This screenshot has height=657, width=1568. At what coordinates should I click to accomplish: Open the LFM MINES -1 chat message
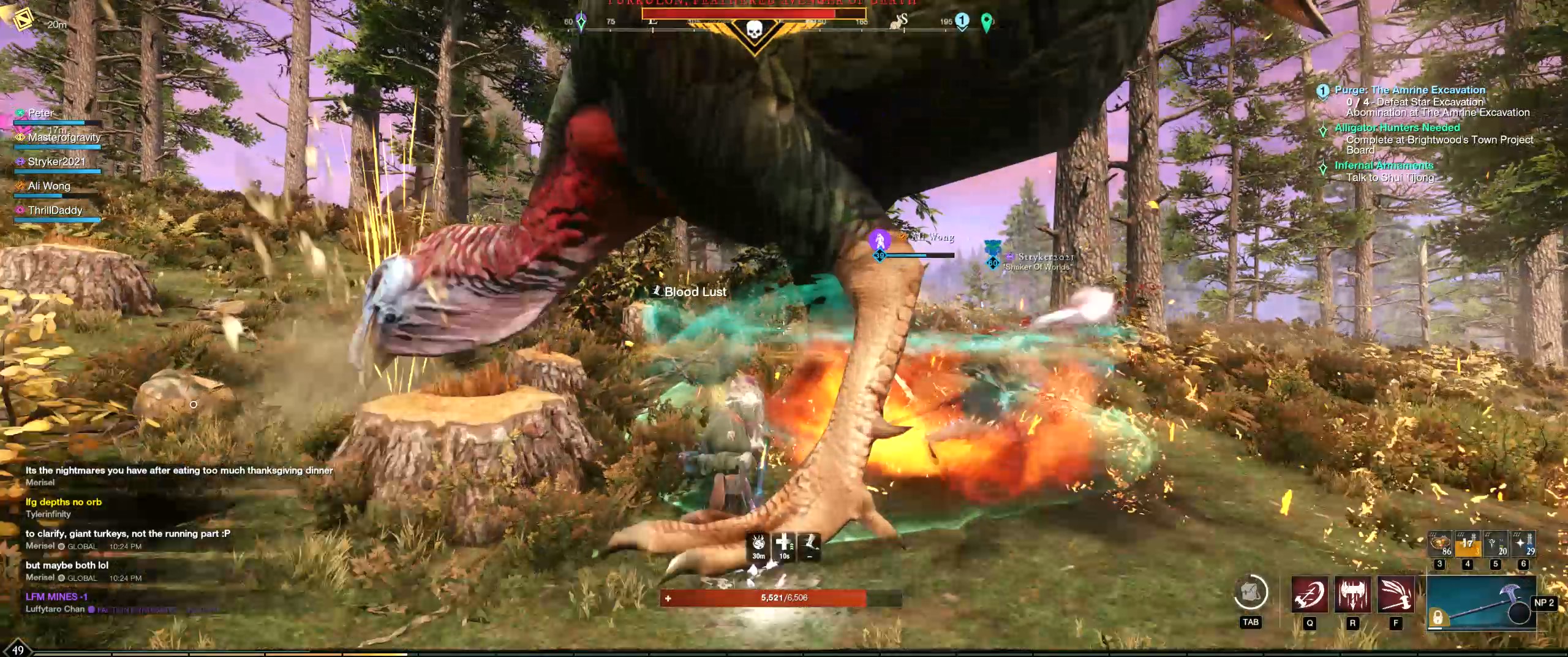56,596
